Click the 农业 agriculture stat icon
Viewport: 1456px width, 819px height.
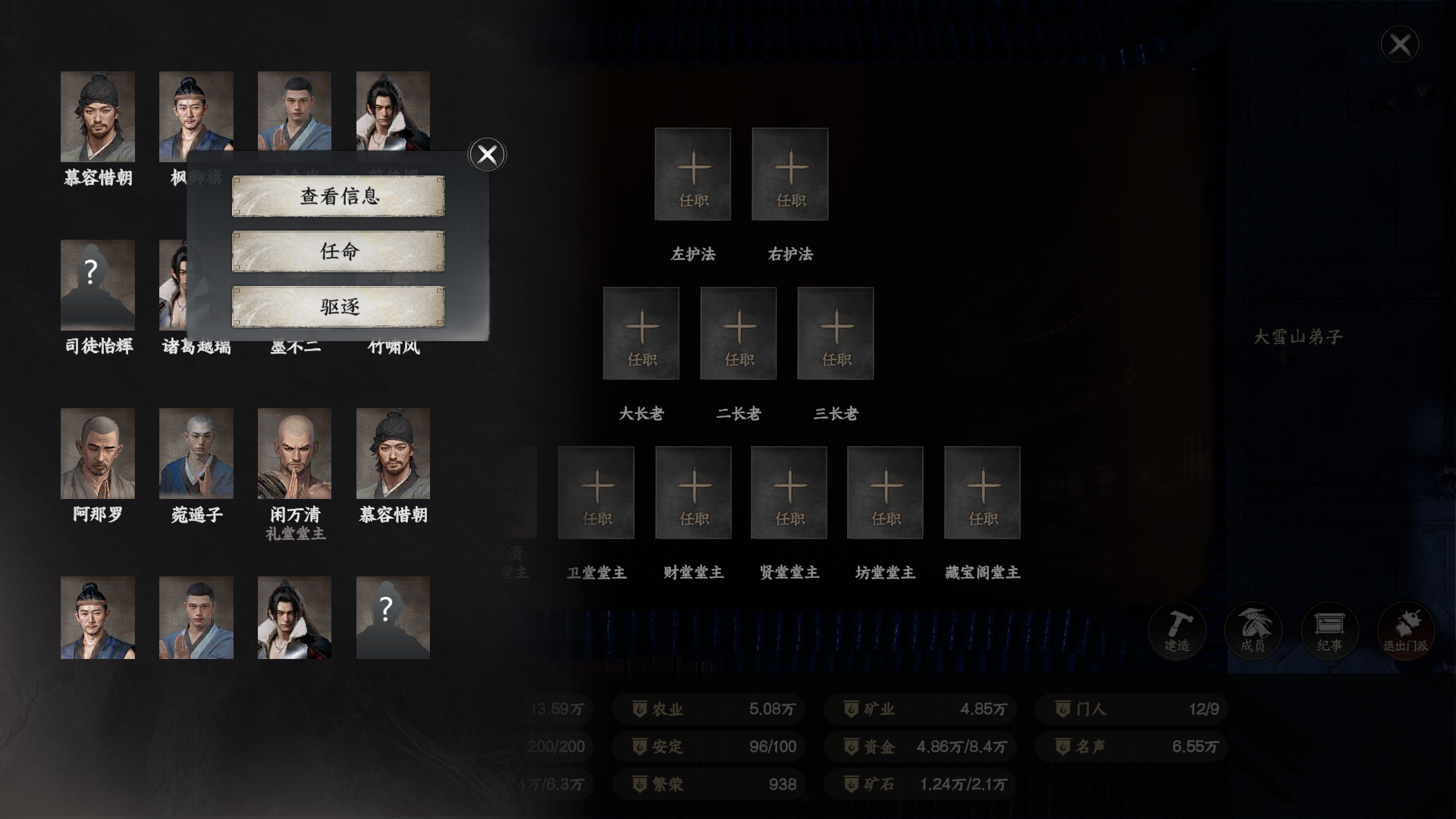pyautogui.click(x=639, y=709)
